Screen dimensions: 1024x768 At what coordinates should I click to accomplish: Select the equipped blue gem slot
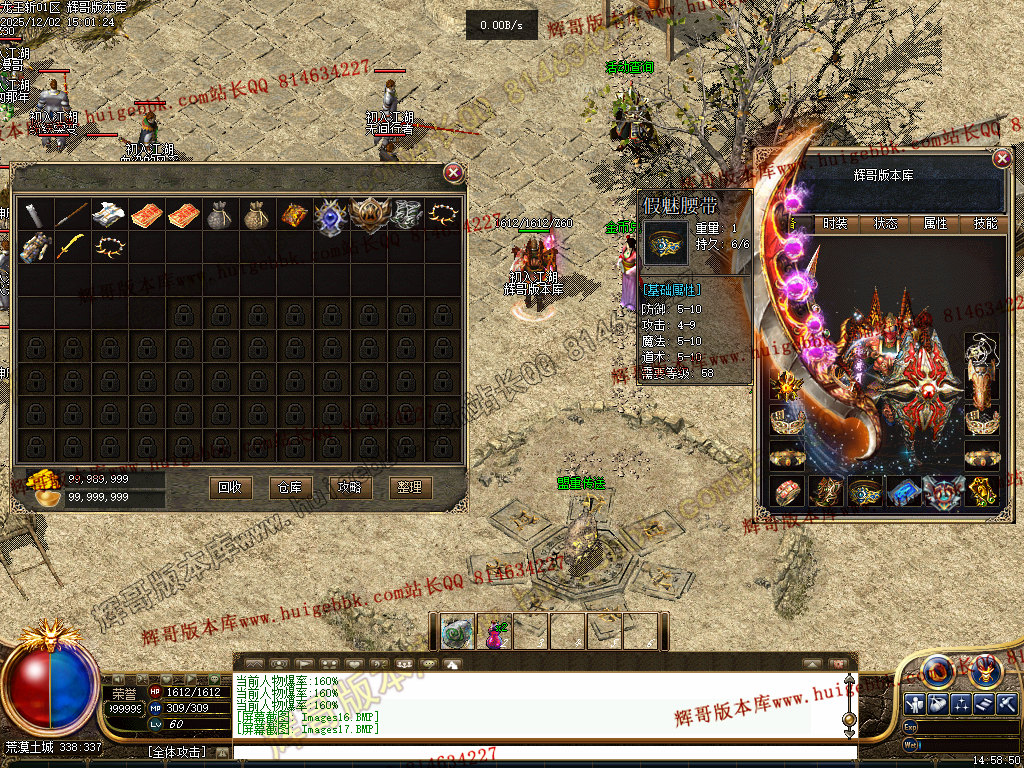click(x=904, y=491)
